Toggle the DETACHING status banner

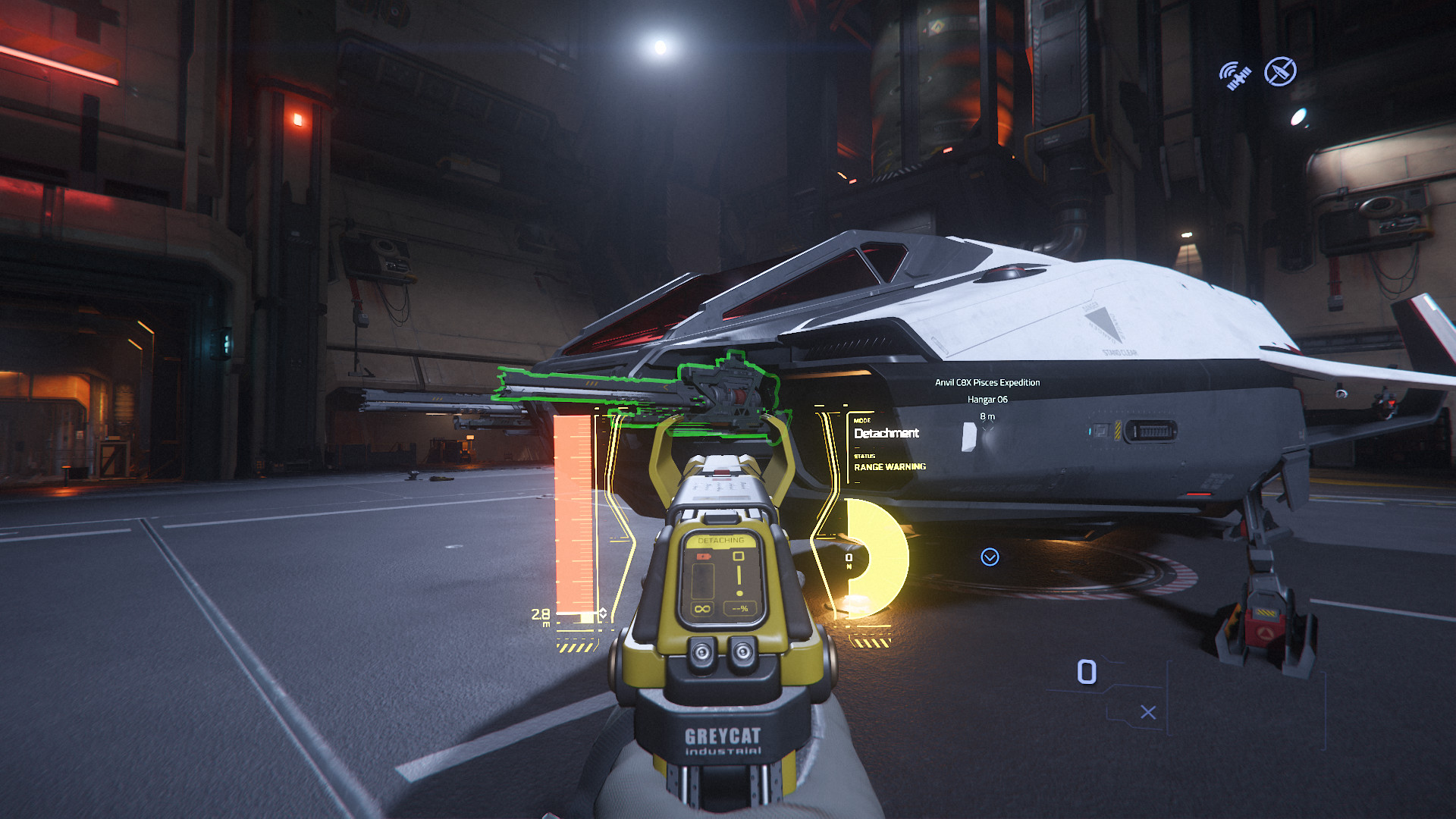[x=720, y=540]
